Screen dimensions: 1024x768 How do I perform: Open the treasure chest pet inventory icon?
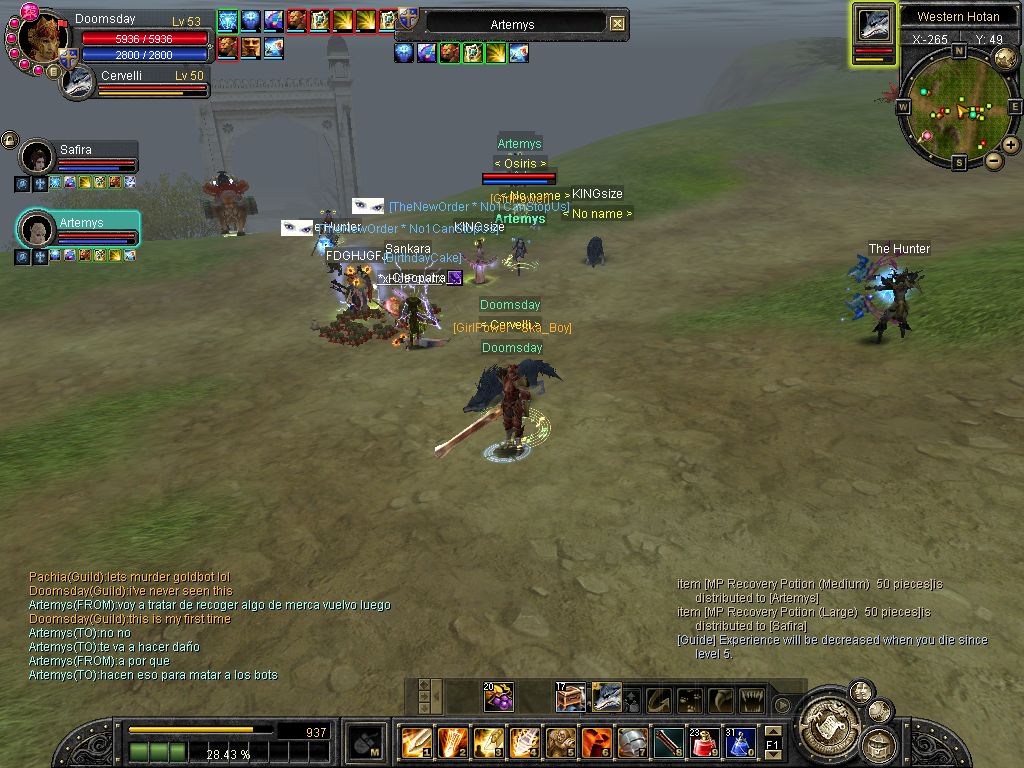570,697
